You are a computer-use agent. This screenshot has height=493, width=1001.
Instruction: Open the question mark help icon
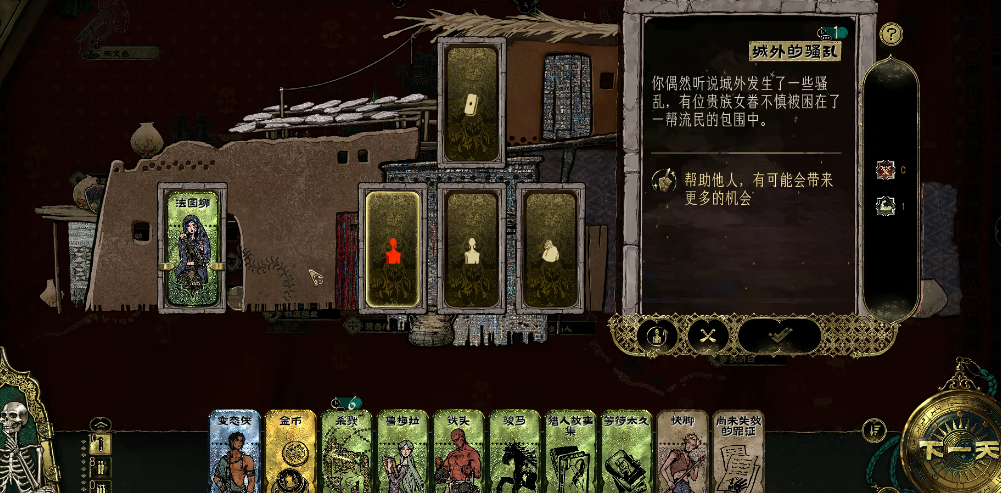891,34
